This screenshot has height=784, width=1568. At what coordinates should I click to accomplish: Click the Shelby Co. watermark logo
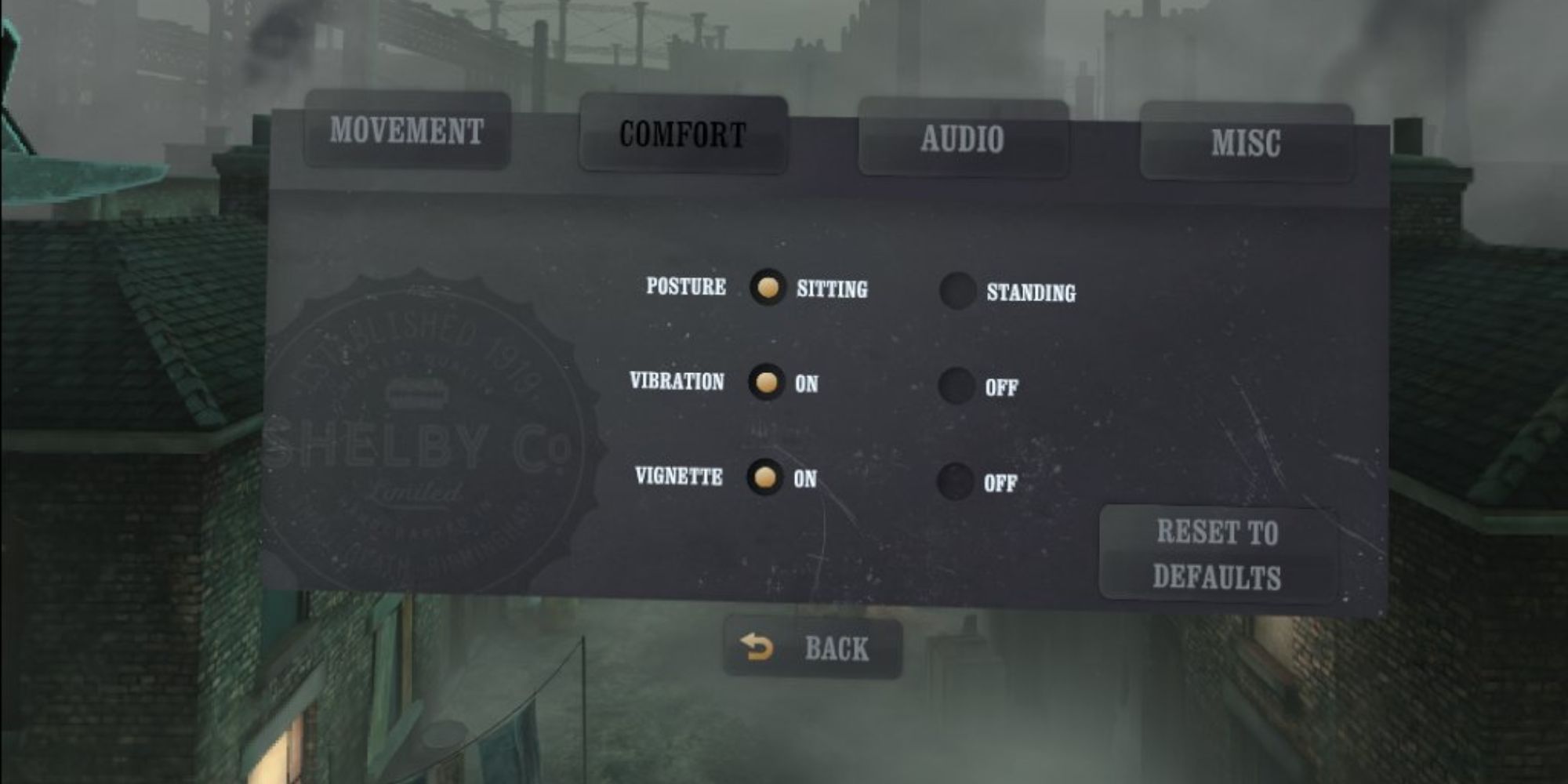(423, 439)
